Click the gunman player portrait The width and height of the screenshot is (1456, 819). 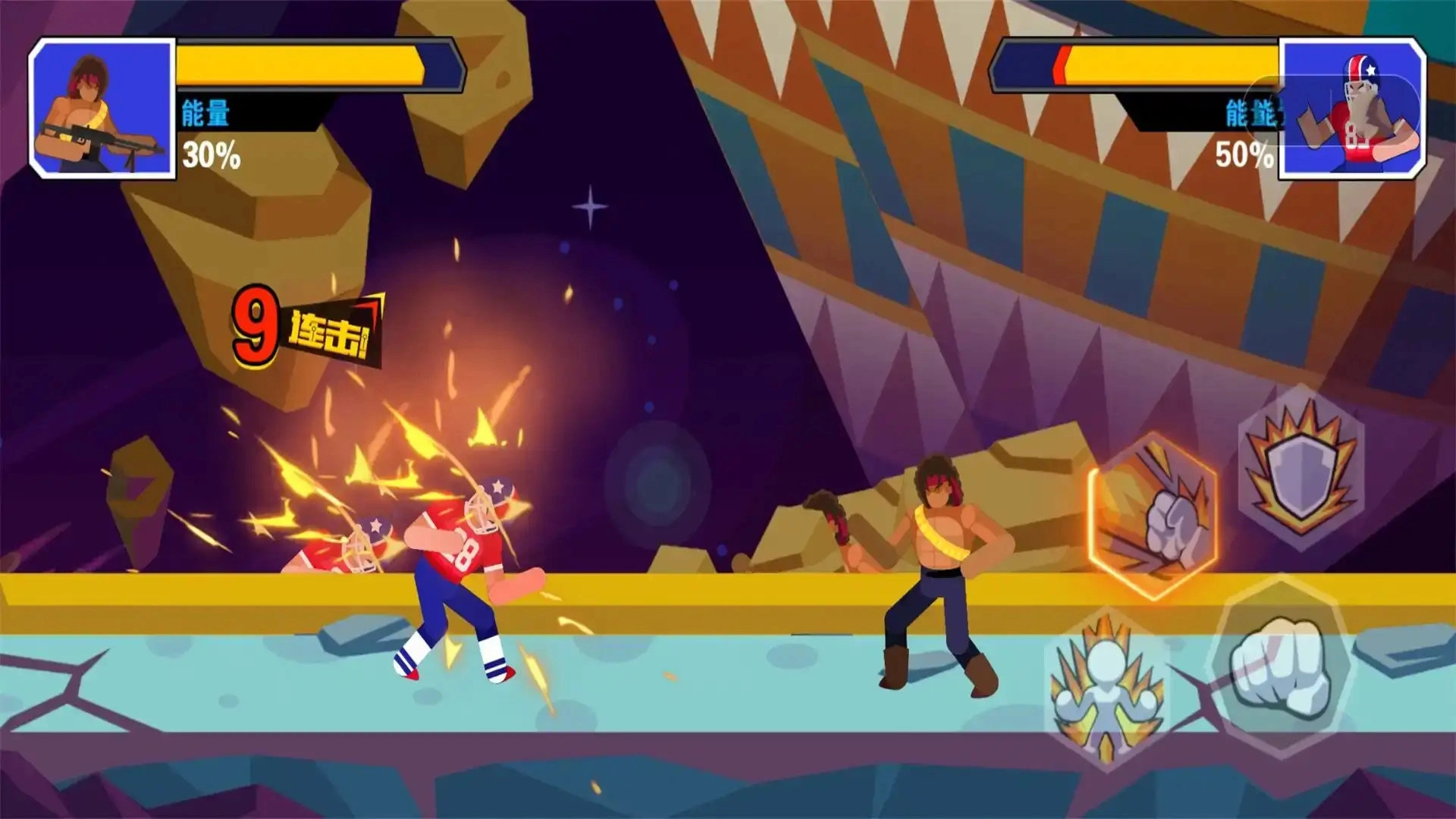click(x=102, y=108)
